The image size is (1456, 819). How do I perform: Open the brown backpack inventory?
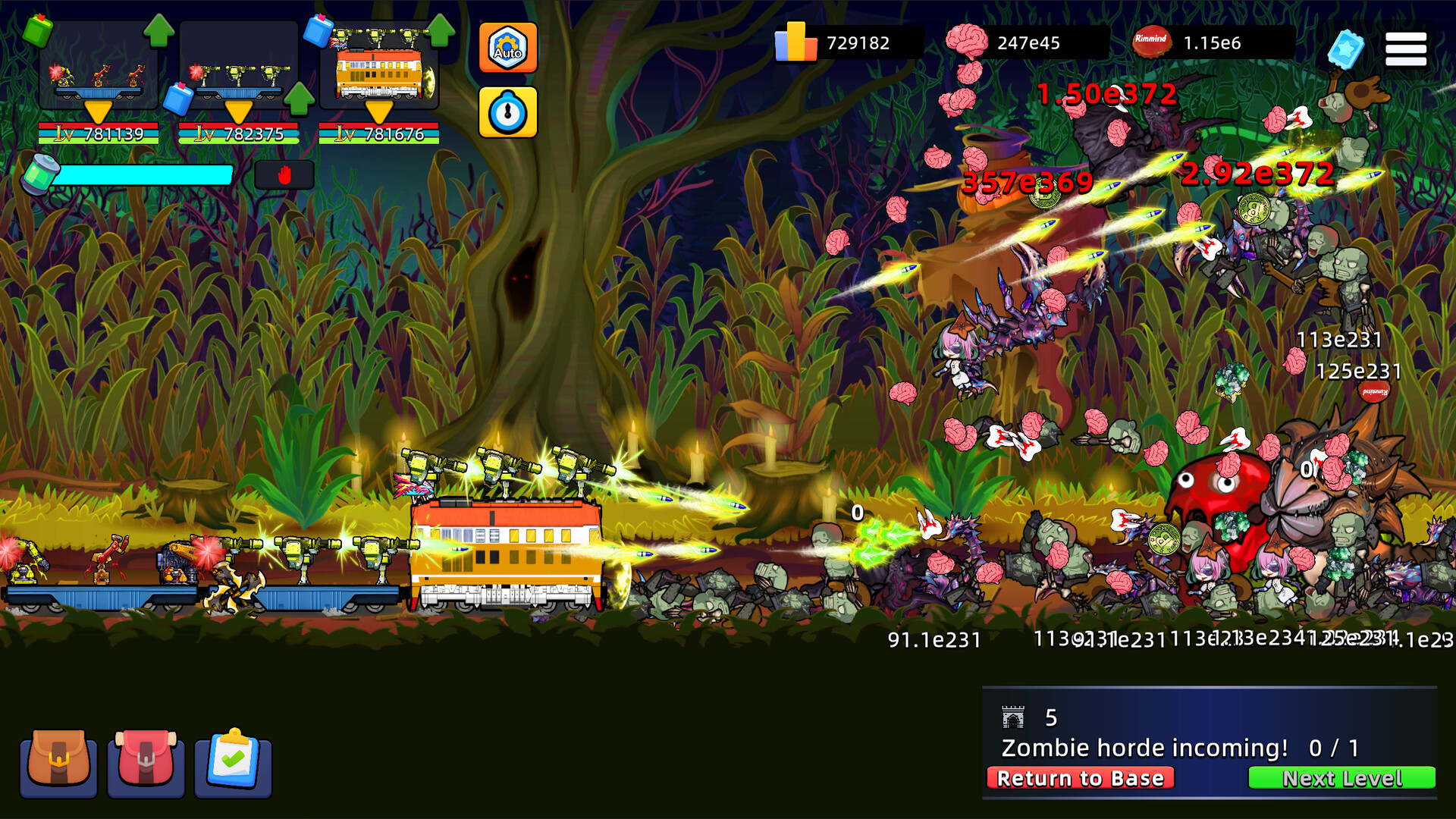click(x=58, y=764)
